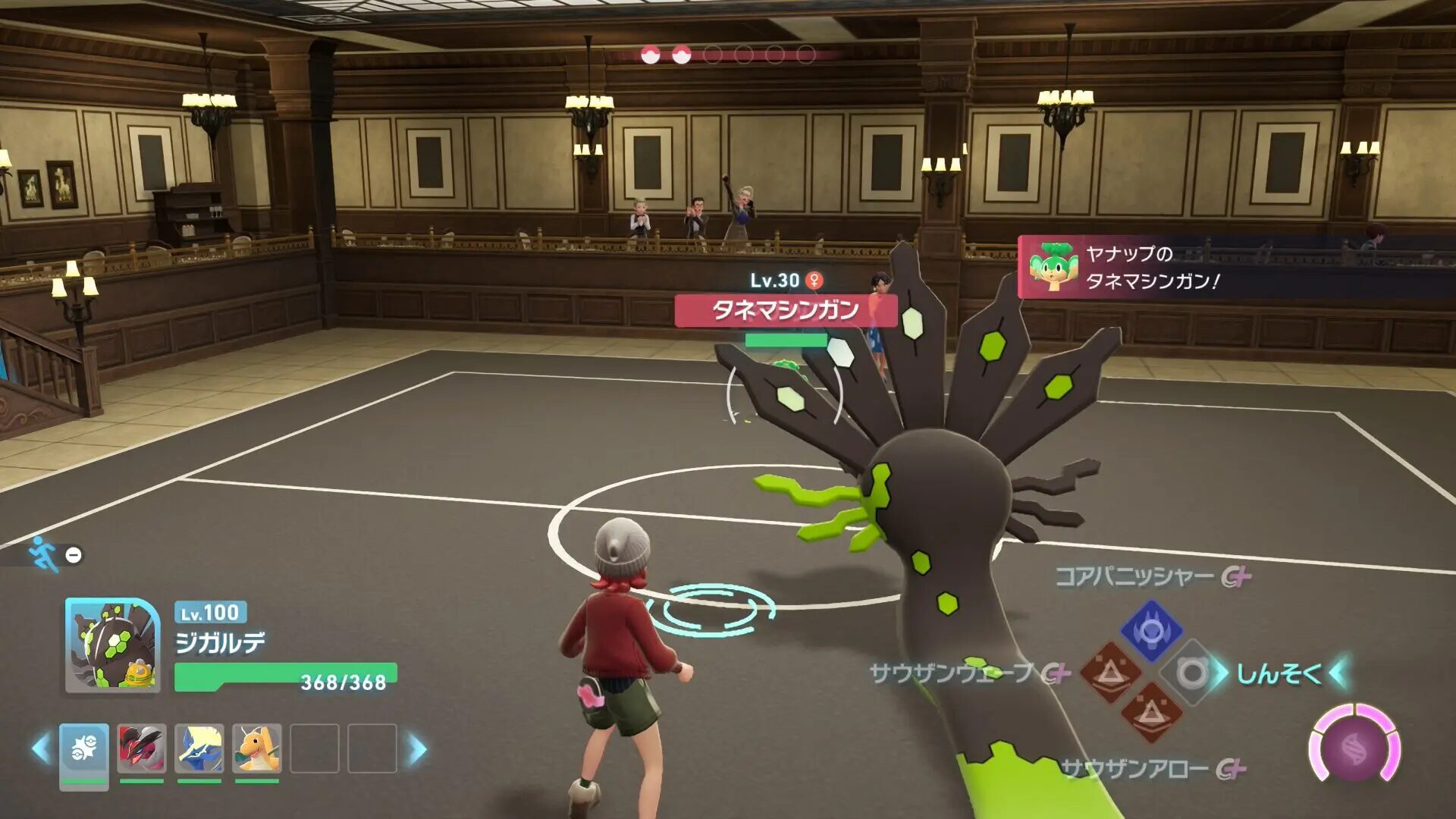Trigger the purple Mega Evolution gauge

click(1354, 748)
